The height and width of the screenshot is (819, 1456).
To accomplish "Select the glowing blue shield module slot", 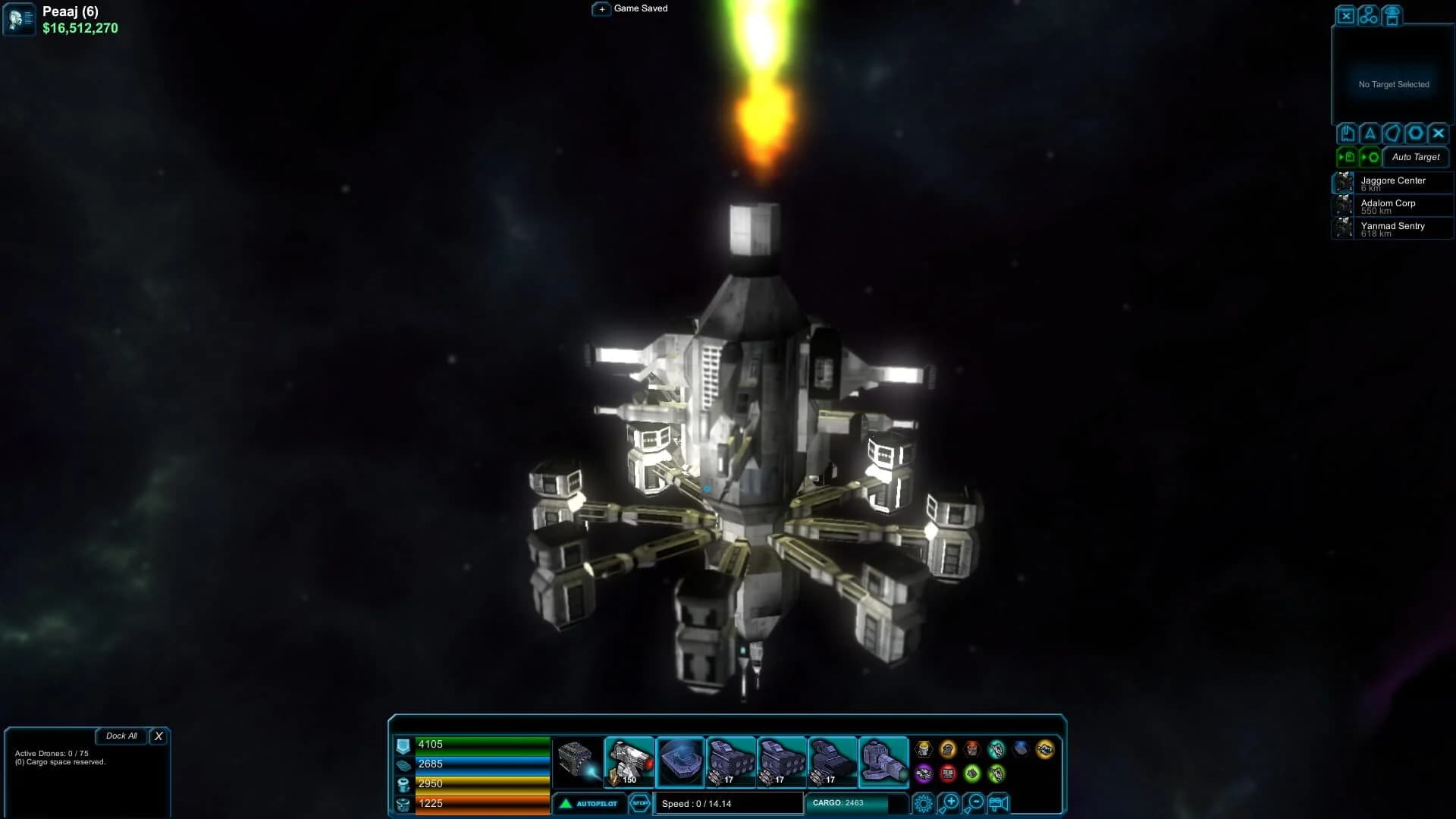I will click(680, 761).
